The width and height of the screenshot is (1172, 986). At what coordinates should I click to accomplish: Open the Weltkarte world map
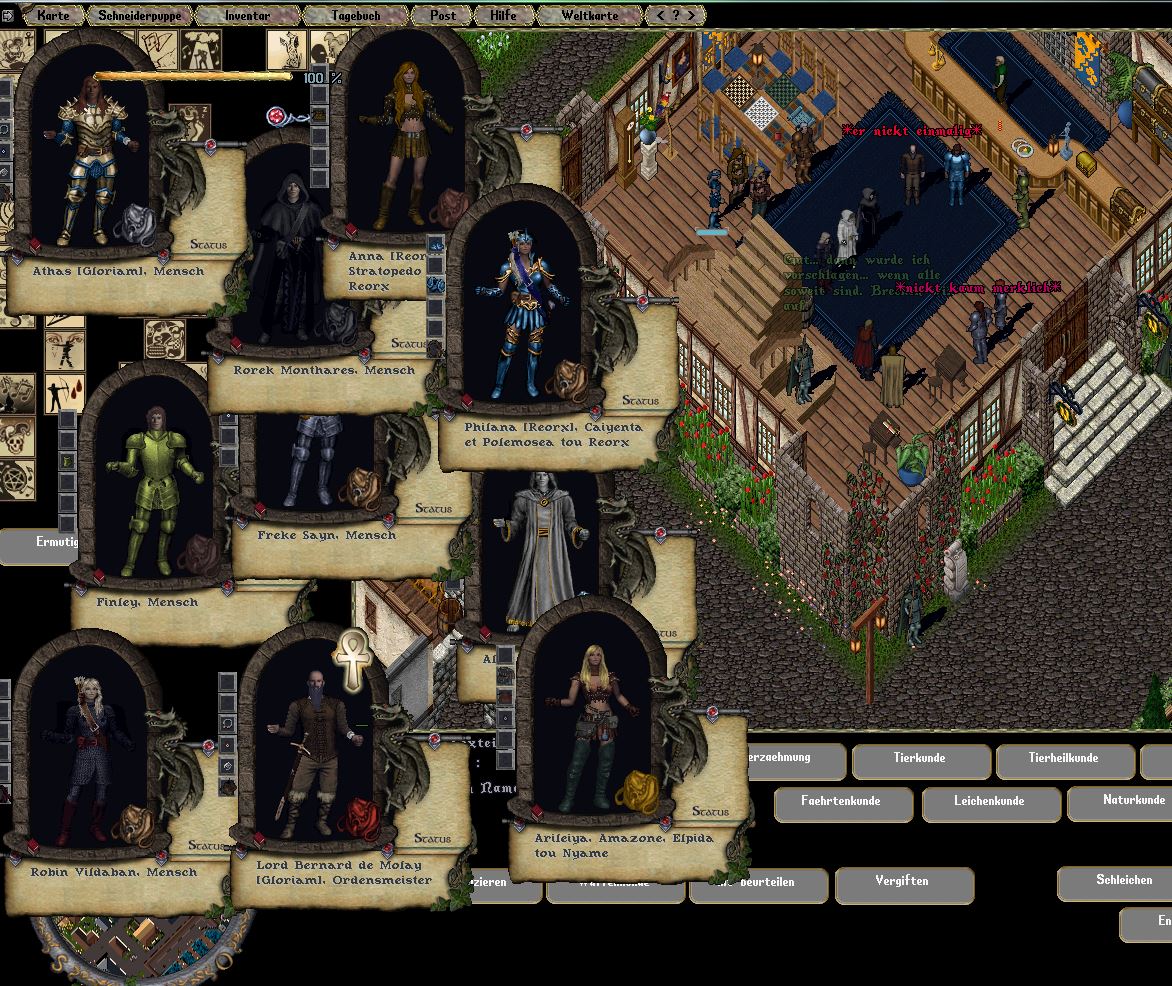pos(589,15)
